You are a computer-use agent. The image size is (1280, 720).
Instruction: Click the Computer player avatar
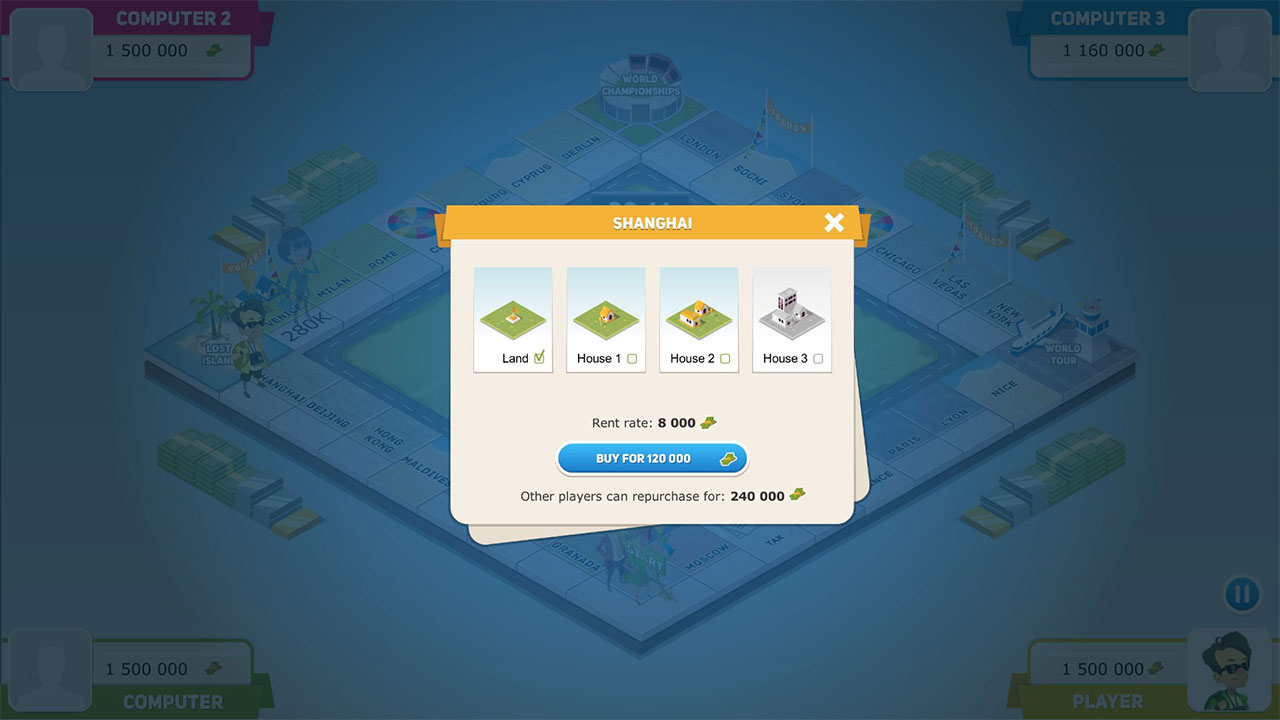tap(50, 668)
